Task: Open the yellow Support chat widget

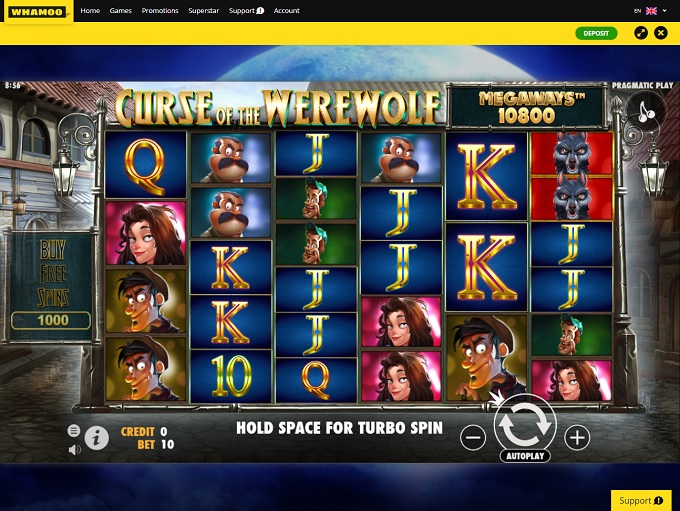Action: pyautogui.click(x=641, y=500)
